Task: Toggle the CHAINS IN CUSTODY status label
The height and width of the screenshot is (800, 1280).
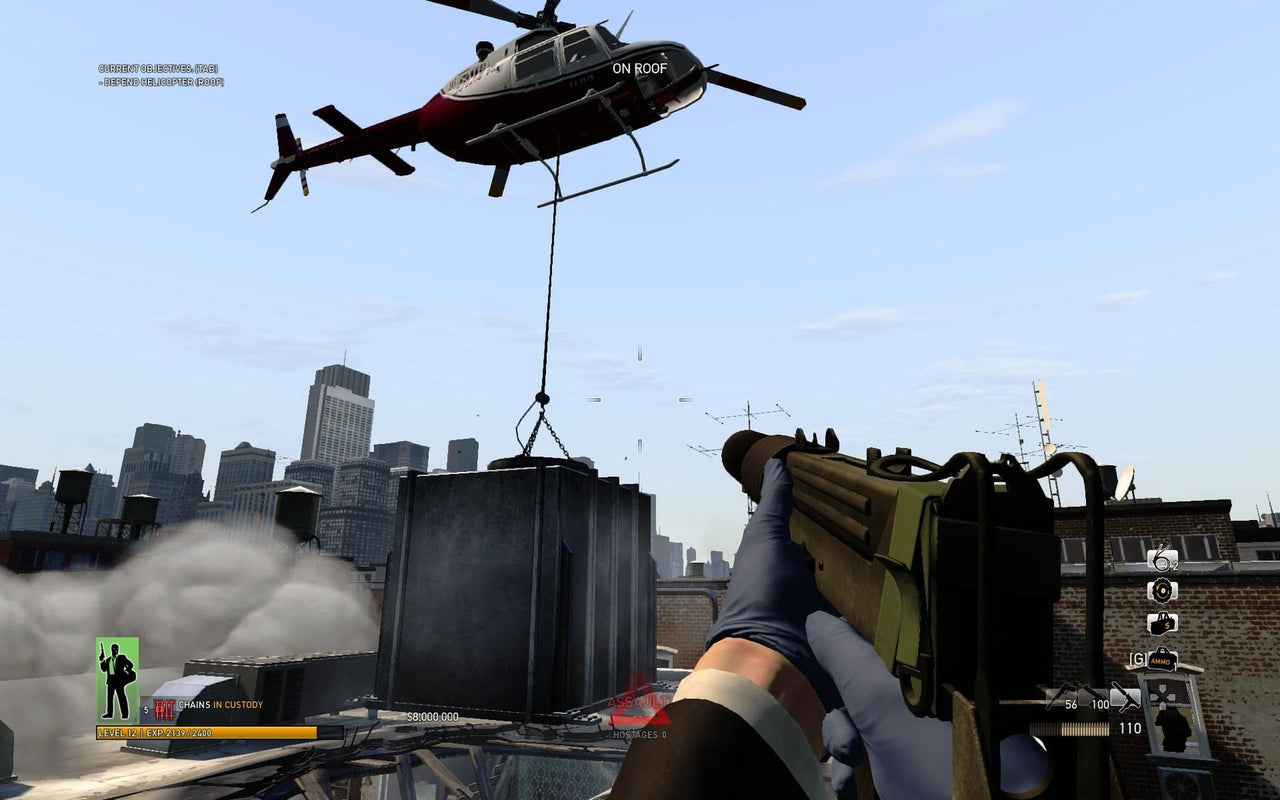Action: tap(220, 704)
